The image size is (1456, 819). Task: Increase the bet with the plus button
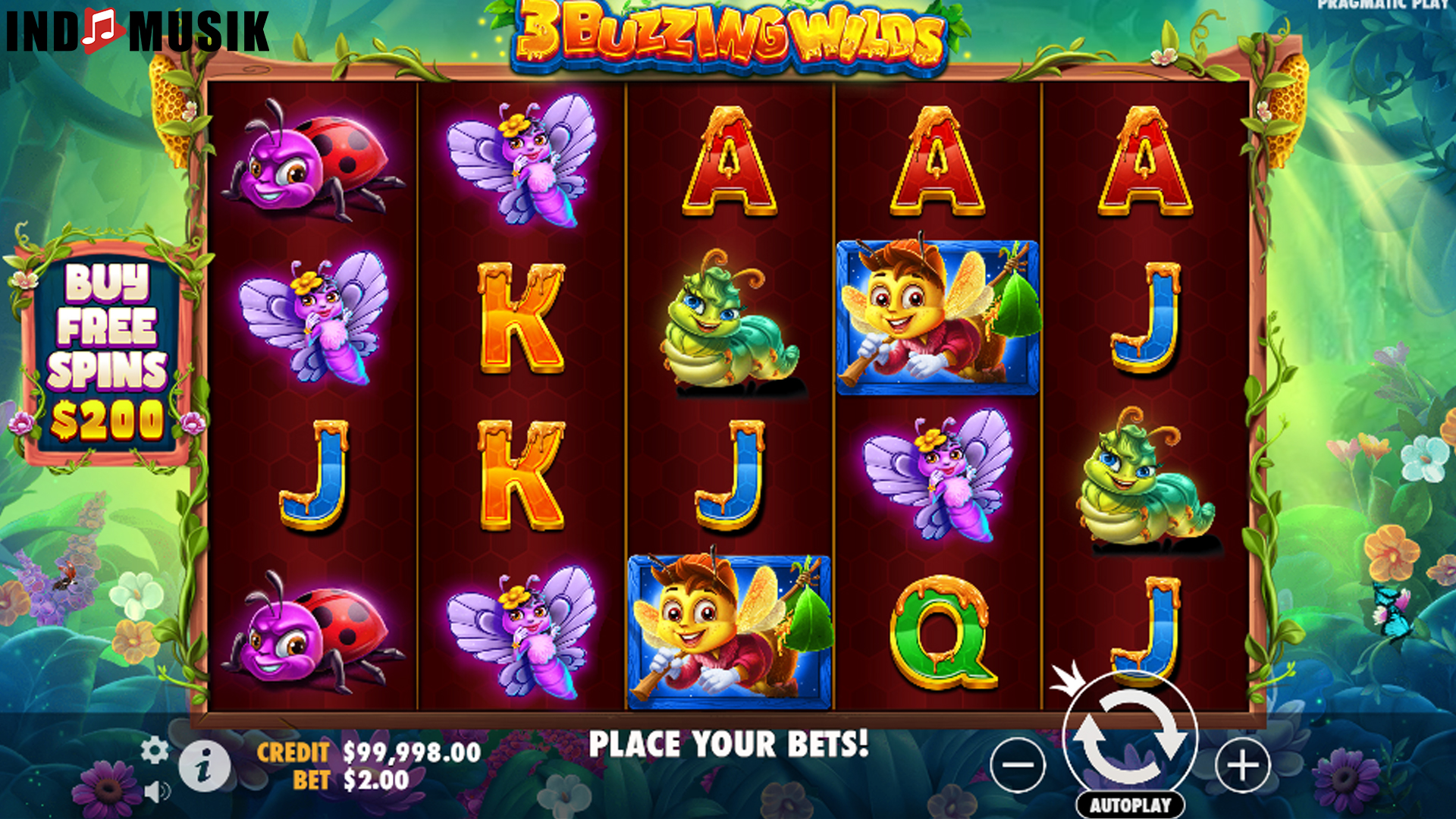tap(1241, 766)
